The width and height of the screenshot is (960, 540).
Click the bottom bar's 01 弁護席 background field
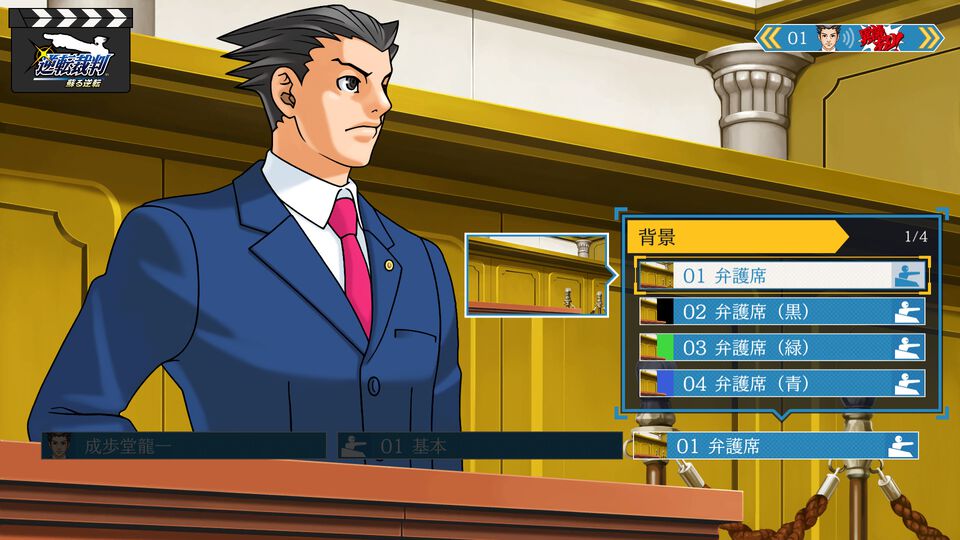(776, 446)
